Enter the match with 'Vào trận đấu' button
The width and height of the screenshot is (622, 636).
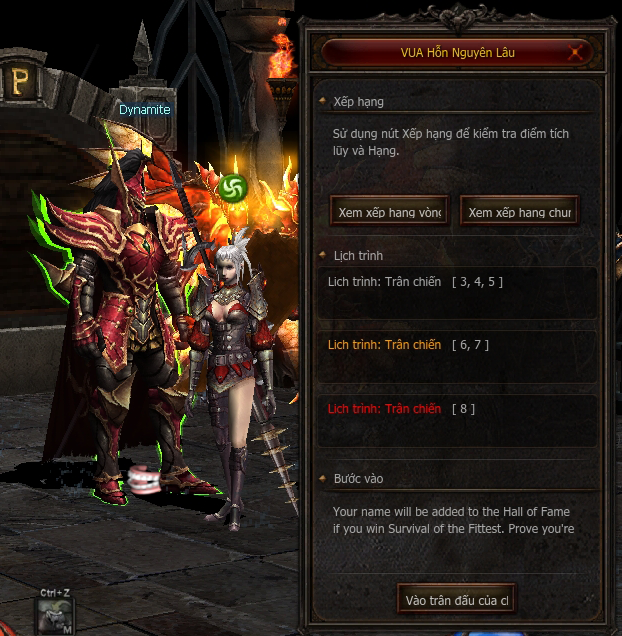(x=456, y=600)
